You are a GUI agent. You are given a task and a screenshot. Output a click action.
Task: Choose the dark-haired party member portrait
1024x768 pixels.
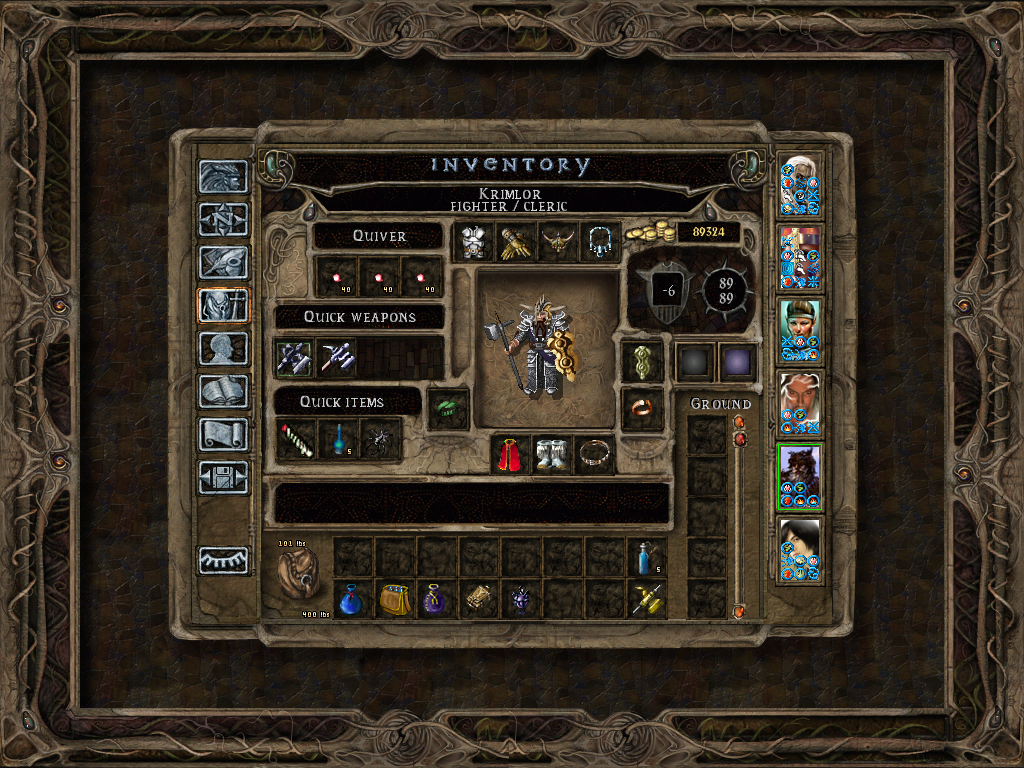(800, 549)
